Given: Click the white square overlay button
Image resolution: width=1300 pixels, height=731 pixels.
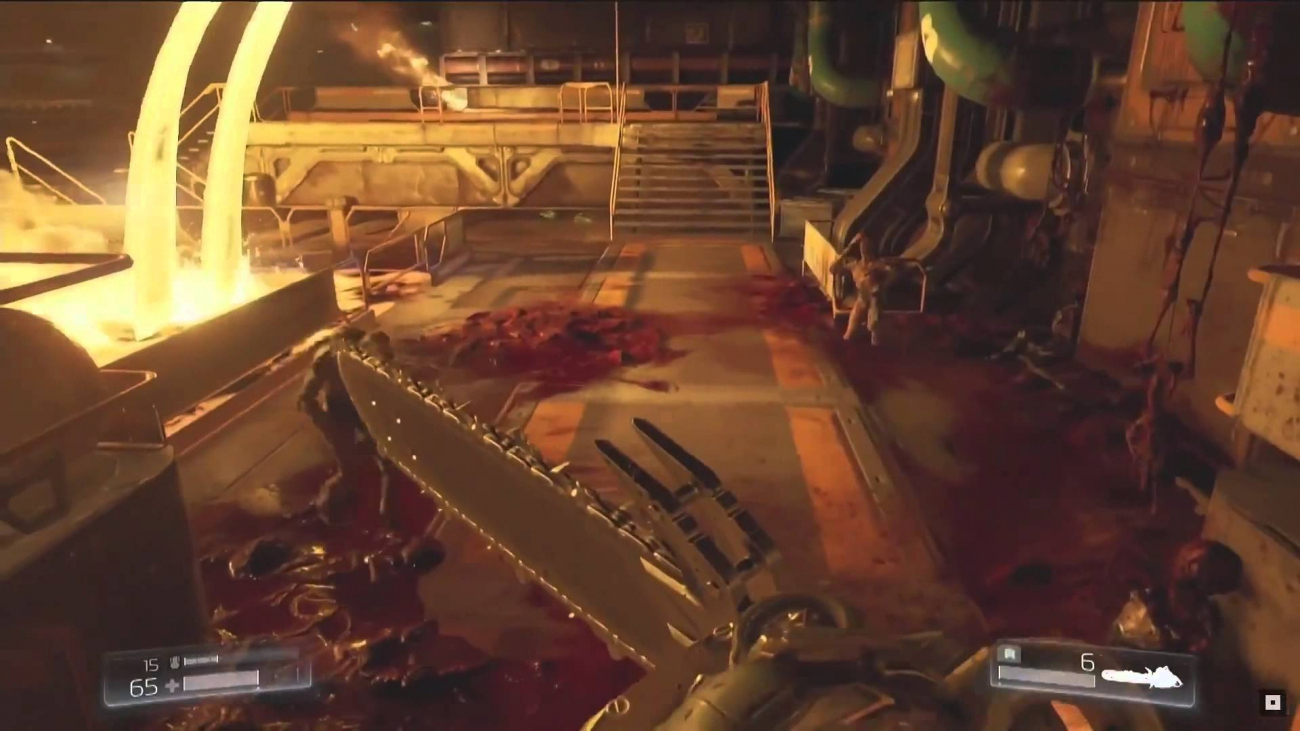Looking at the screenshot, I should point(1272,703).
